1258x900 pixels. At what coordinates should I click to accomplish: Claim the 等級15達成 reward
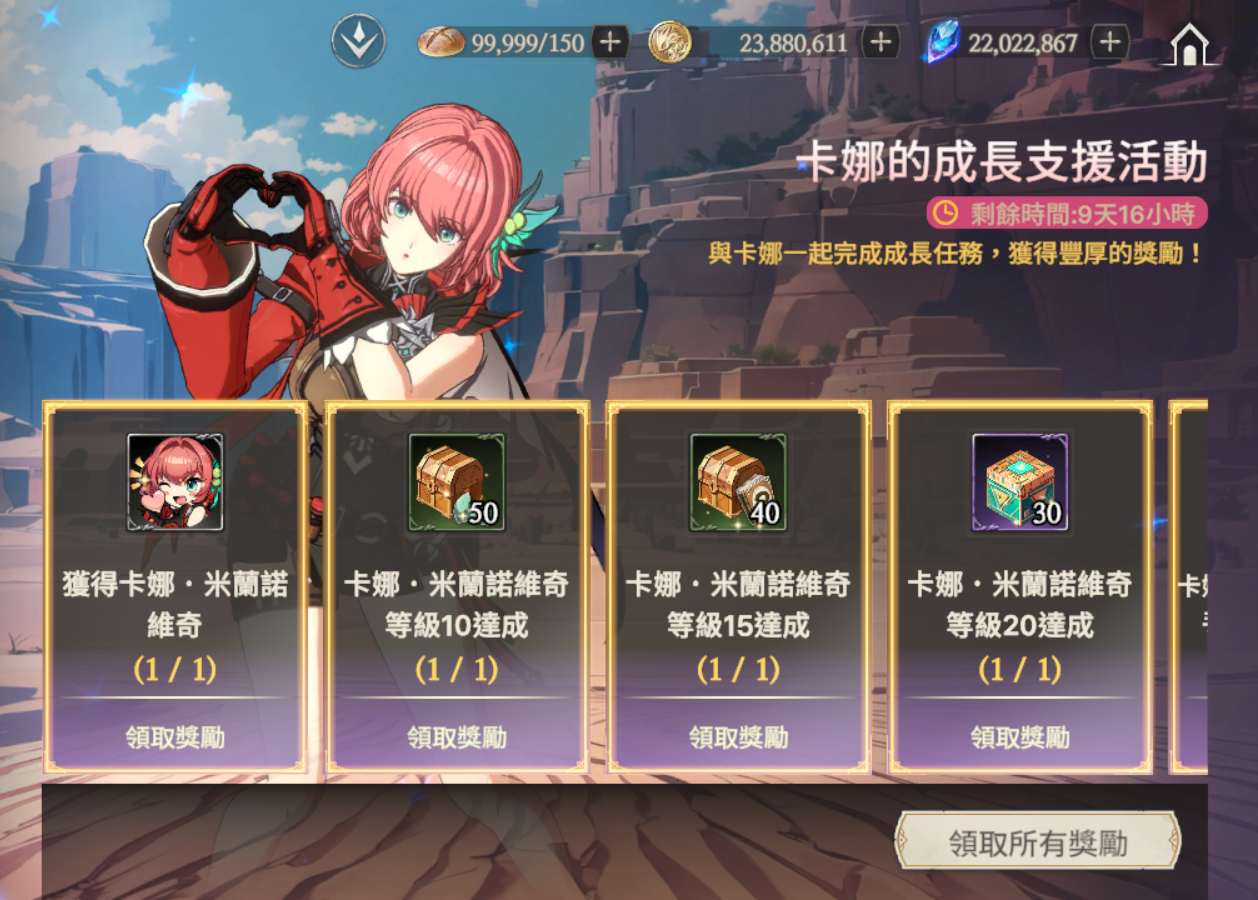coord(739,738)
